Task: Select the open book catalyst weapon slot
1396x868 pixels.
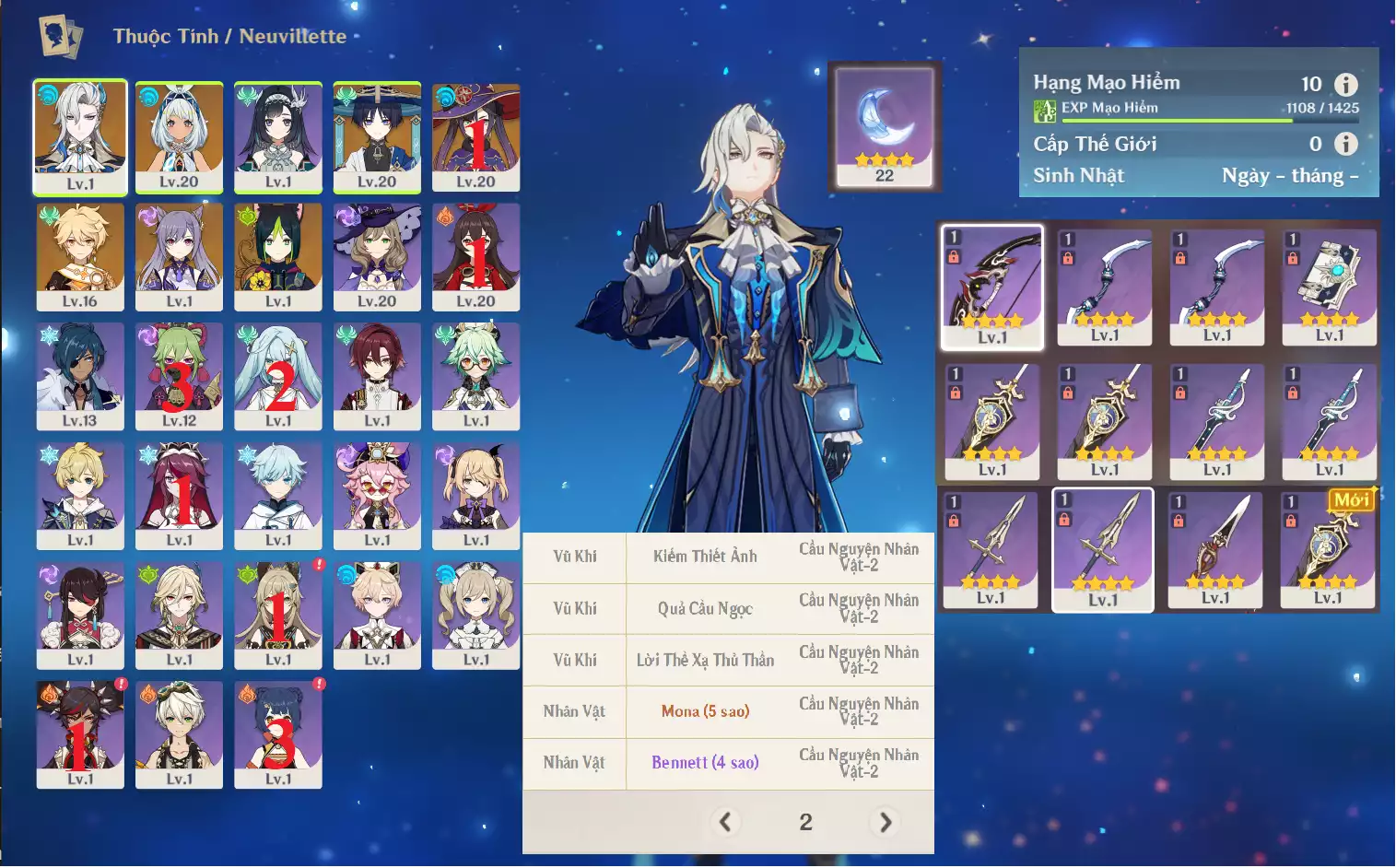Action: pos(1329,287)
